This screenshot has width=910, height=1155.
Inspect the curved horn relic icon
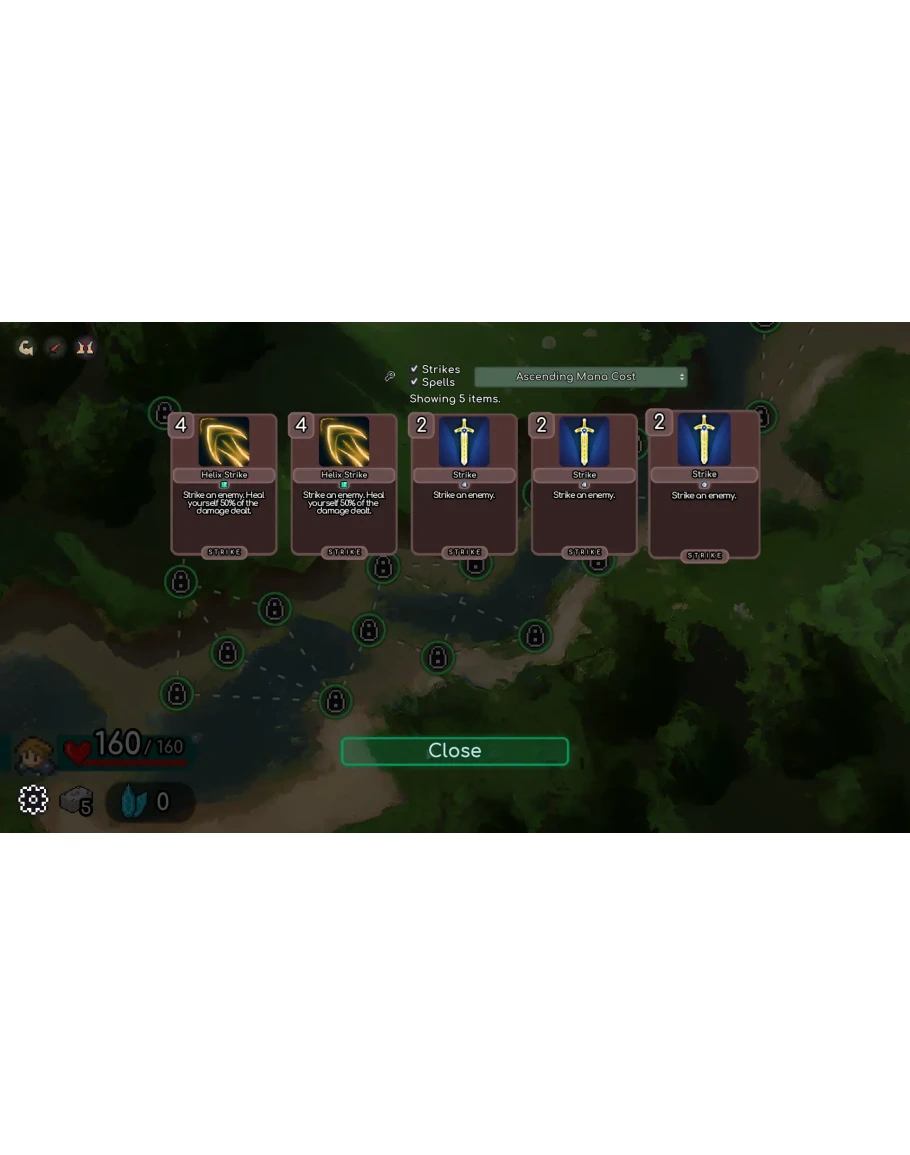[x=26, y=348]
